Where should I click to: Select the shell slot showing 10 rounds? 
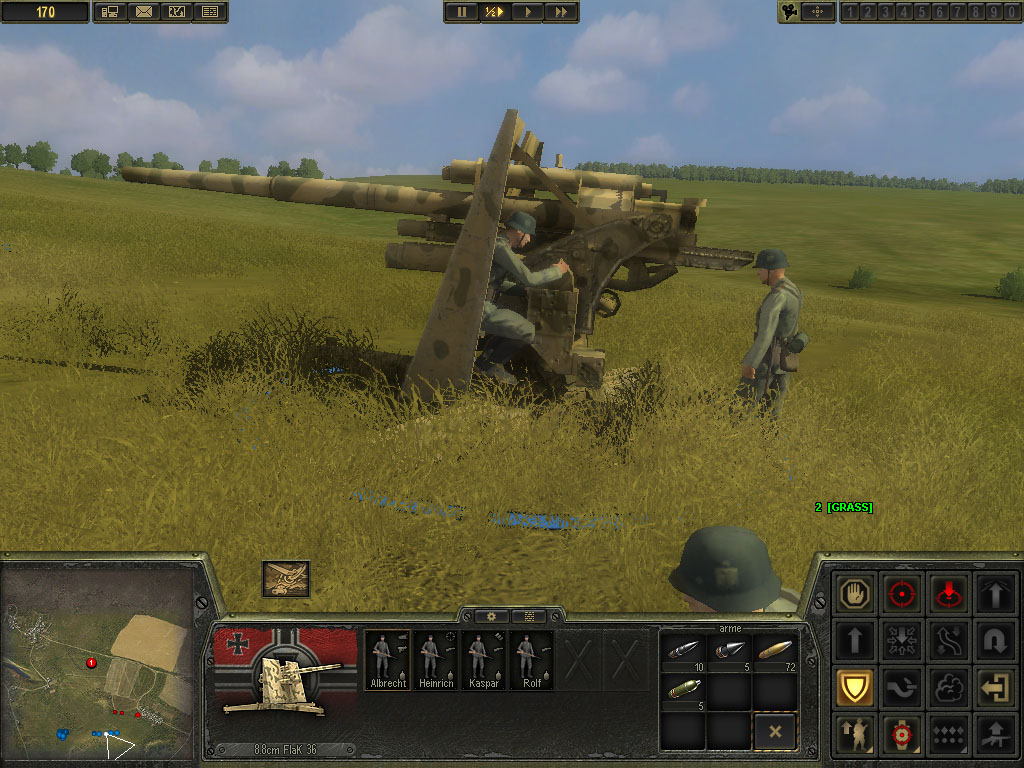pos(683,651)
